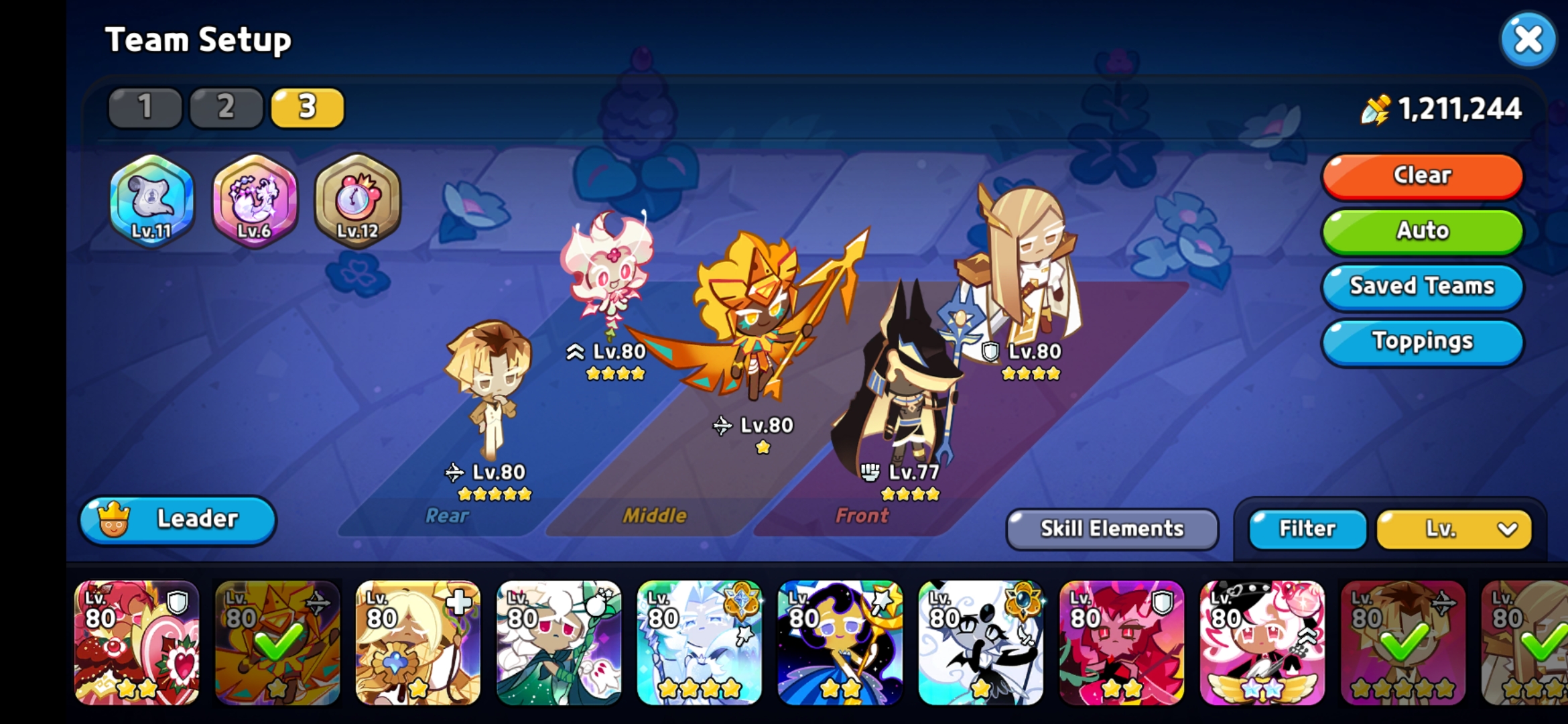Open the Lv. sorting dropdown
This screenshot has height=724, width=1568.
pyautogui.click(x=1453, y=529)
